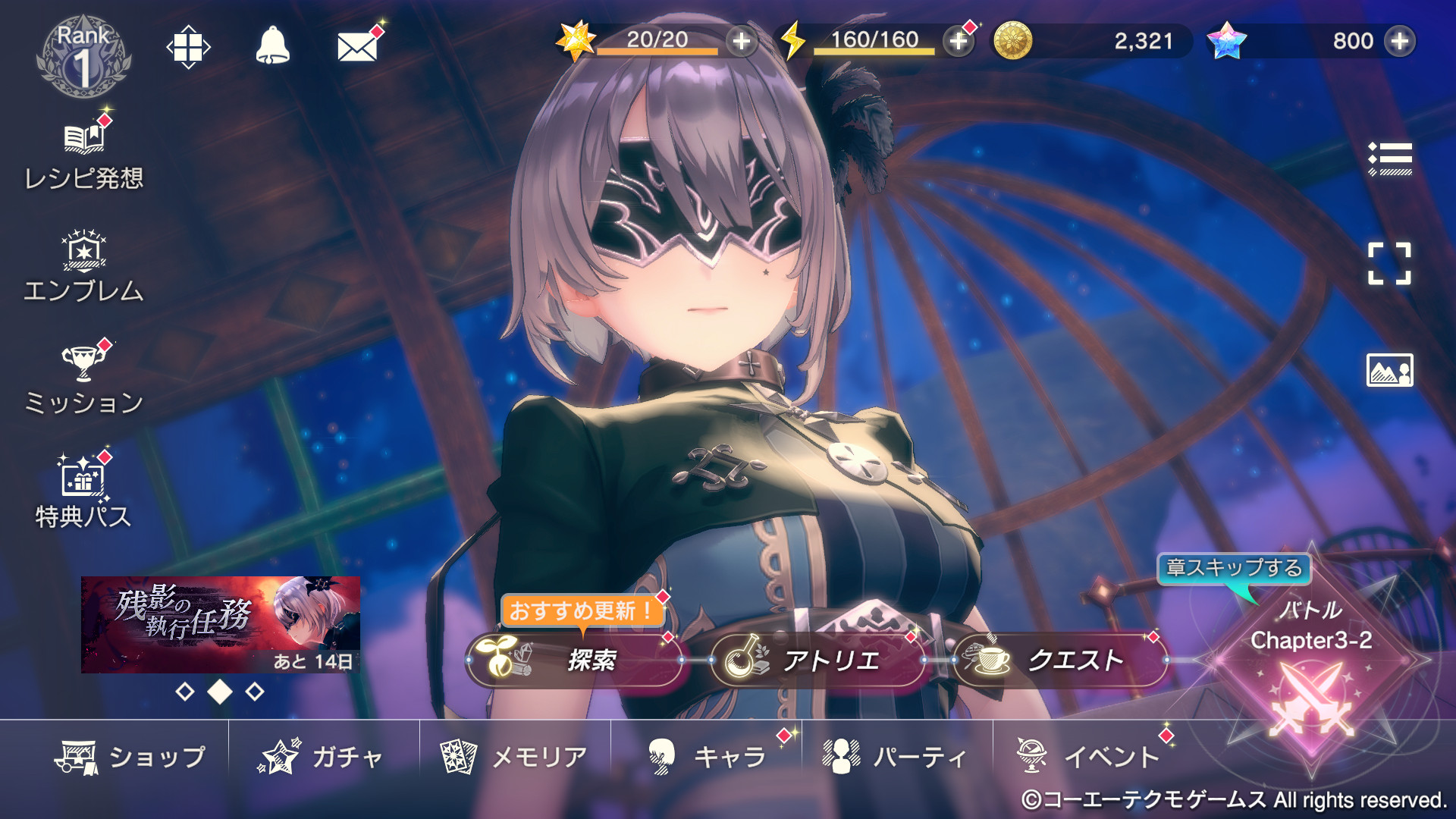Check the mailbox envelope icon
The width and height of the screenshot is (1456, 819).
(x=357, y=47)
